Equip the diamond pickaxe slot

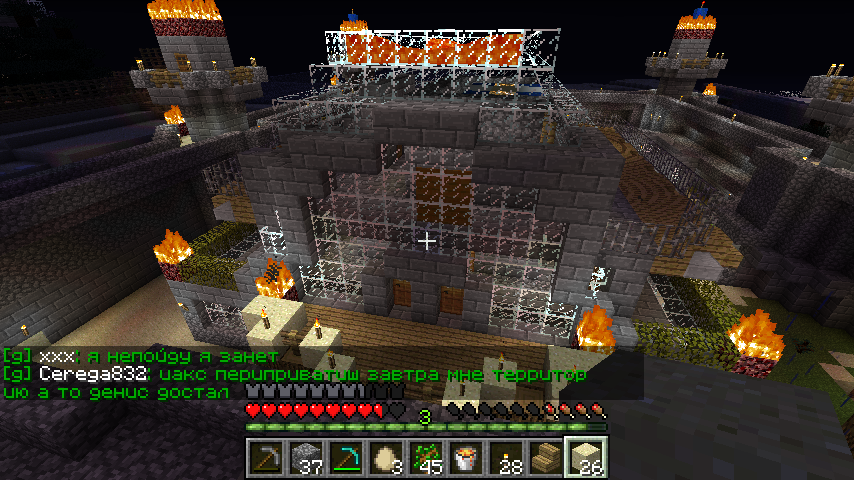pyautogui.click(x=346, y=458)
